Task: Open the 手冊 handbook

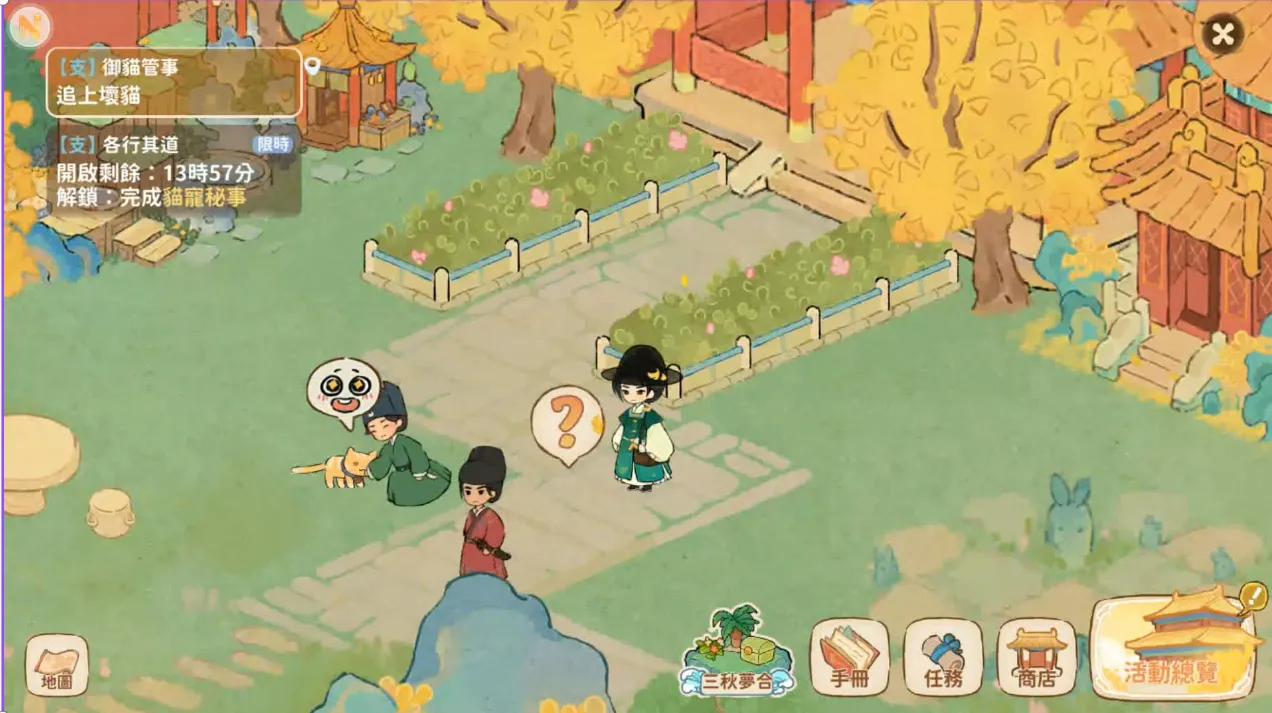Action: point(849,657)
